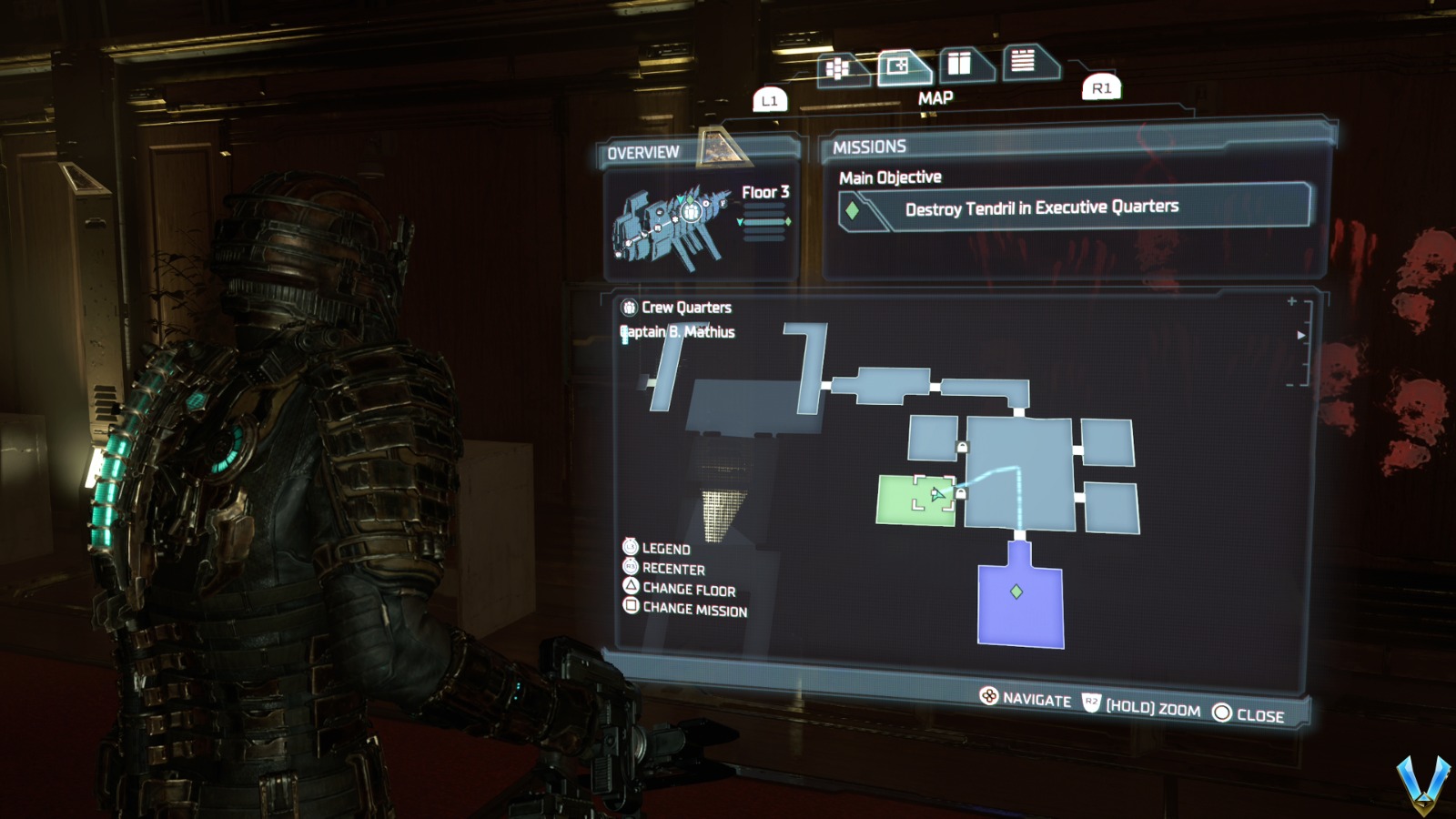
Task: Select the player arrow marker on the map
Action: 935,492
